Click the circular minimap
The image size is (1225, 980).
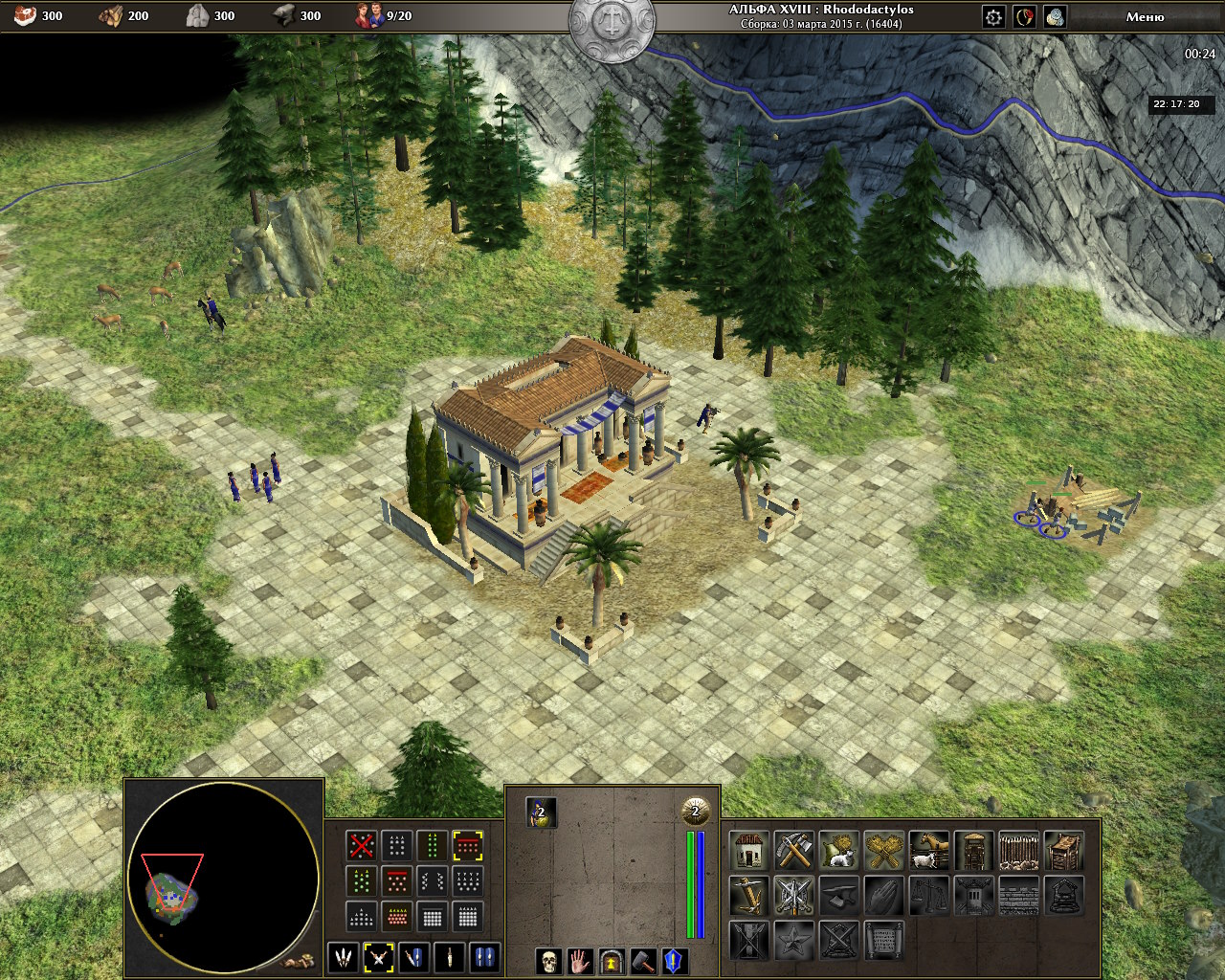223,877
